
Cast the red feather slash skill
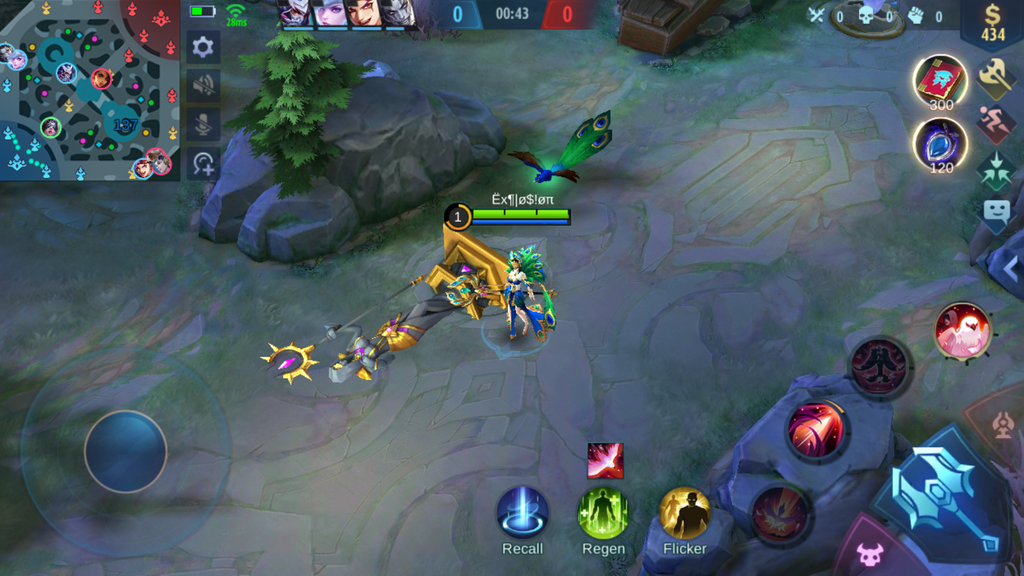815,431
